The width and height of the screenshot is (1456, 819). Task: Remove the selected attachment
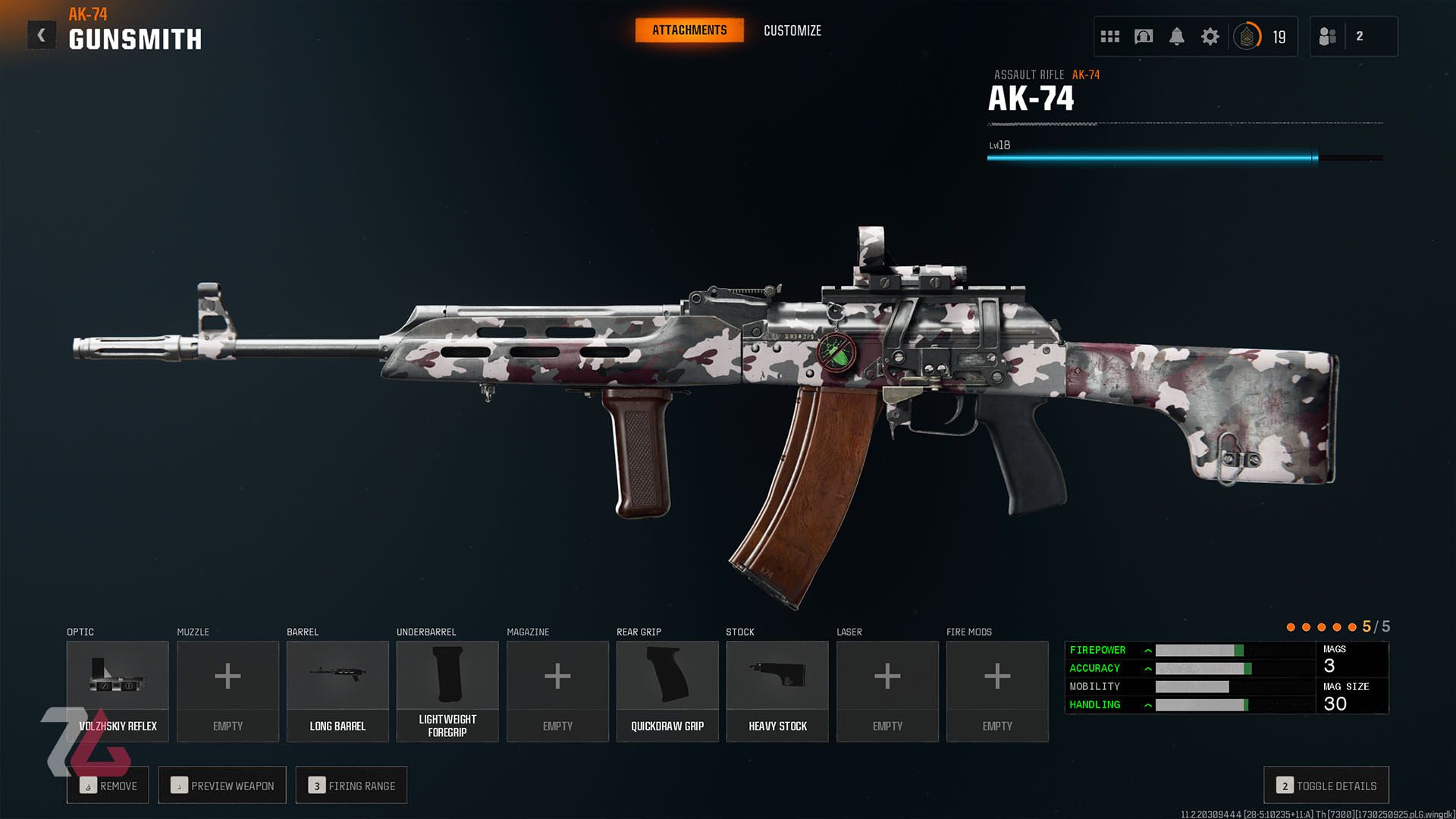click(108, 786)
